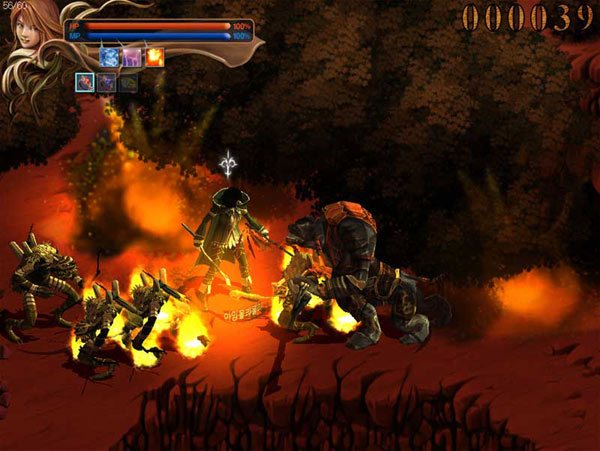Select the cyan-highlighted item slot
Screen dimensions: 600x451
pyautogui.click(x=85, y=82)
